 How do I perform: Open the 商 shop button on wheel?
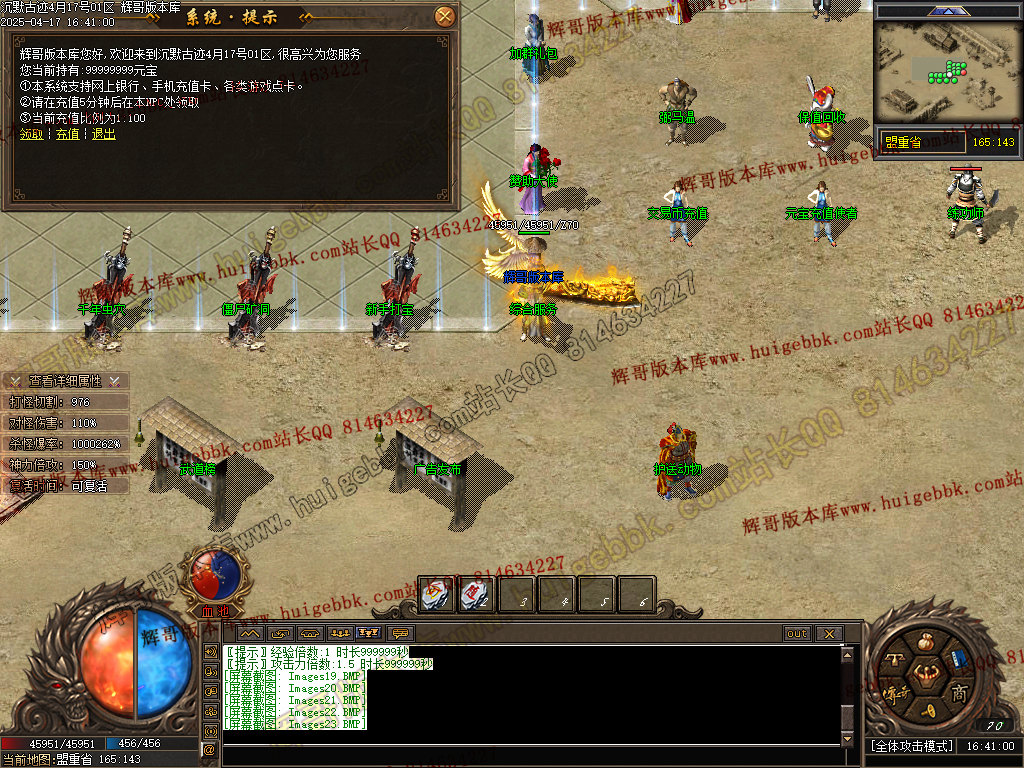click(x=958, y=693)
